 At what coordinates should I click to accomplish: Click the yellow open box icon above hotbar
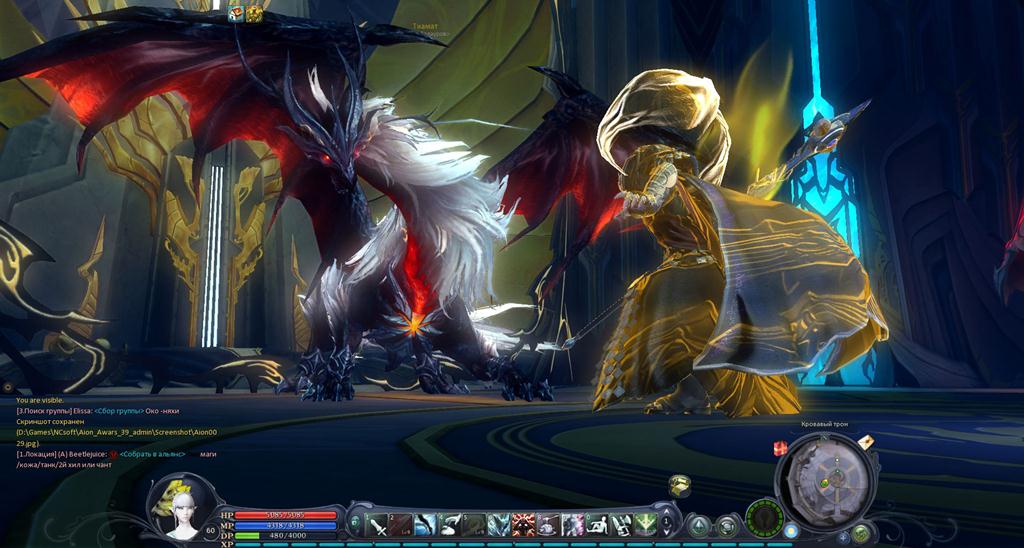pyautogui.click(x=679, y=485)
